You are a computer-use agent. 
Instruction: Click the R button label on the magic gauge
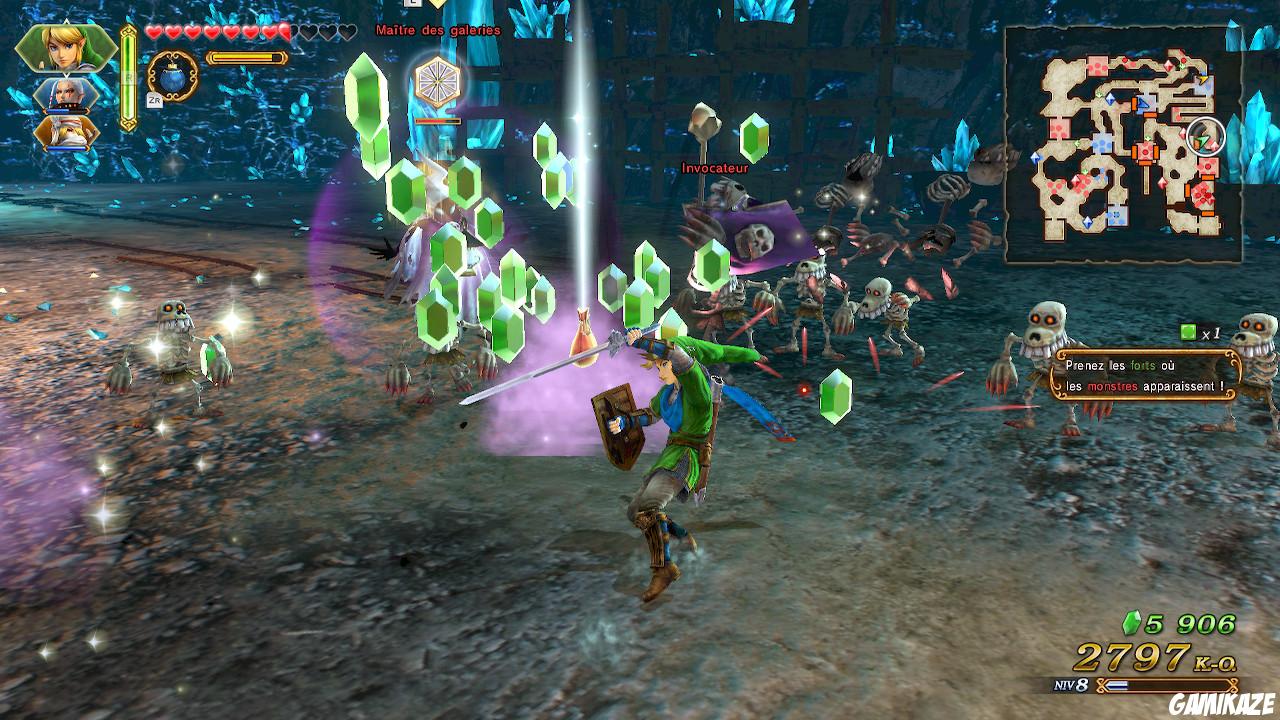(129, 76)
